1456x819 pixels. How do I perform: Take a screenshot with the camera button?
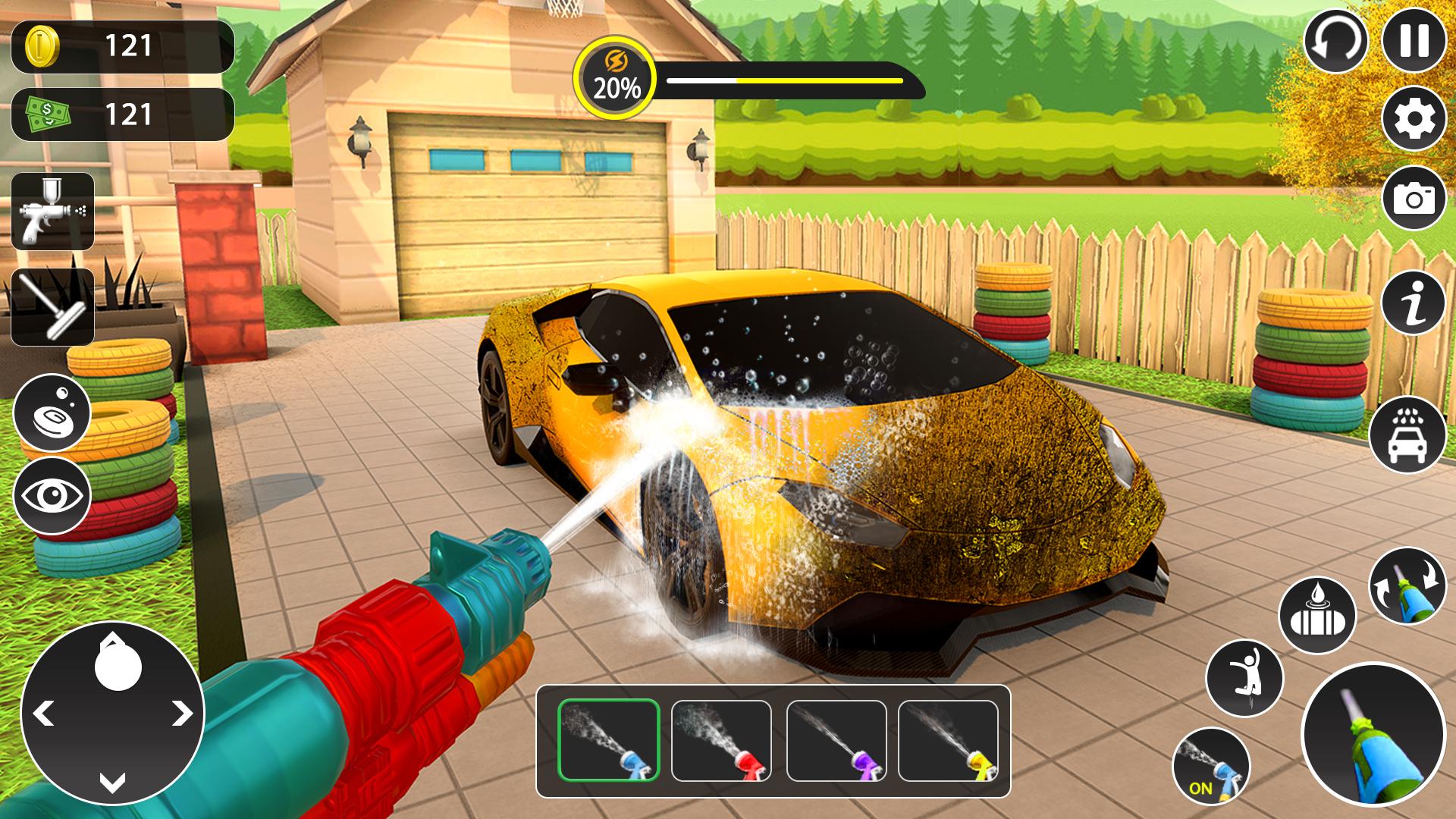[x=1414, y=198]
